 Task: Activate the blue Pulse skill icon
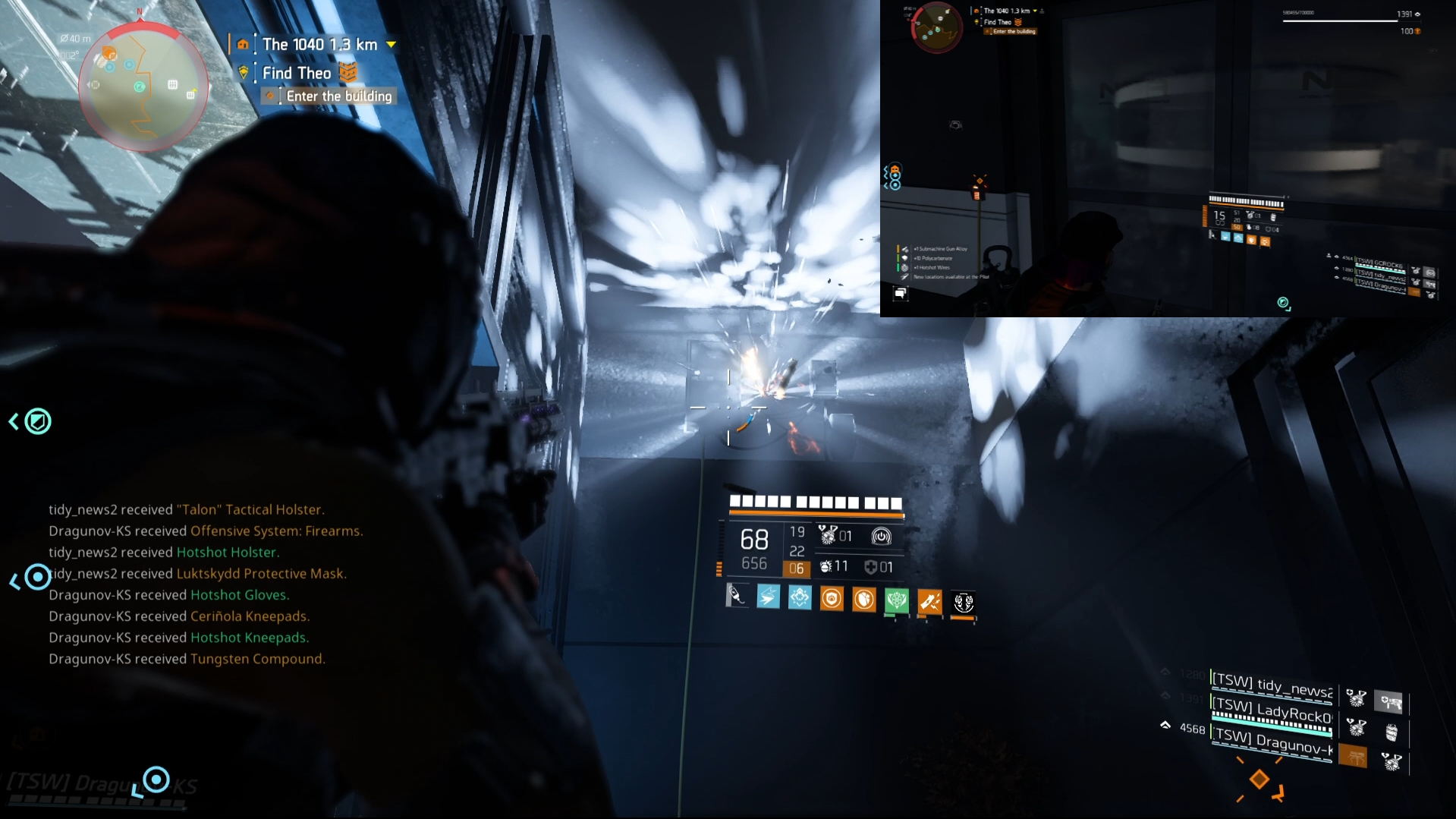point(769,598)
